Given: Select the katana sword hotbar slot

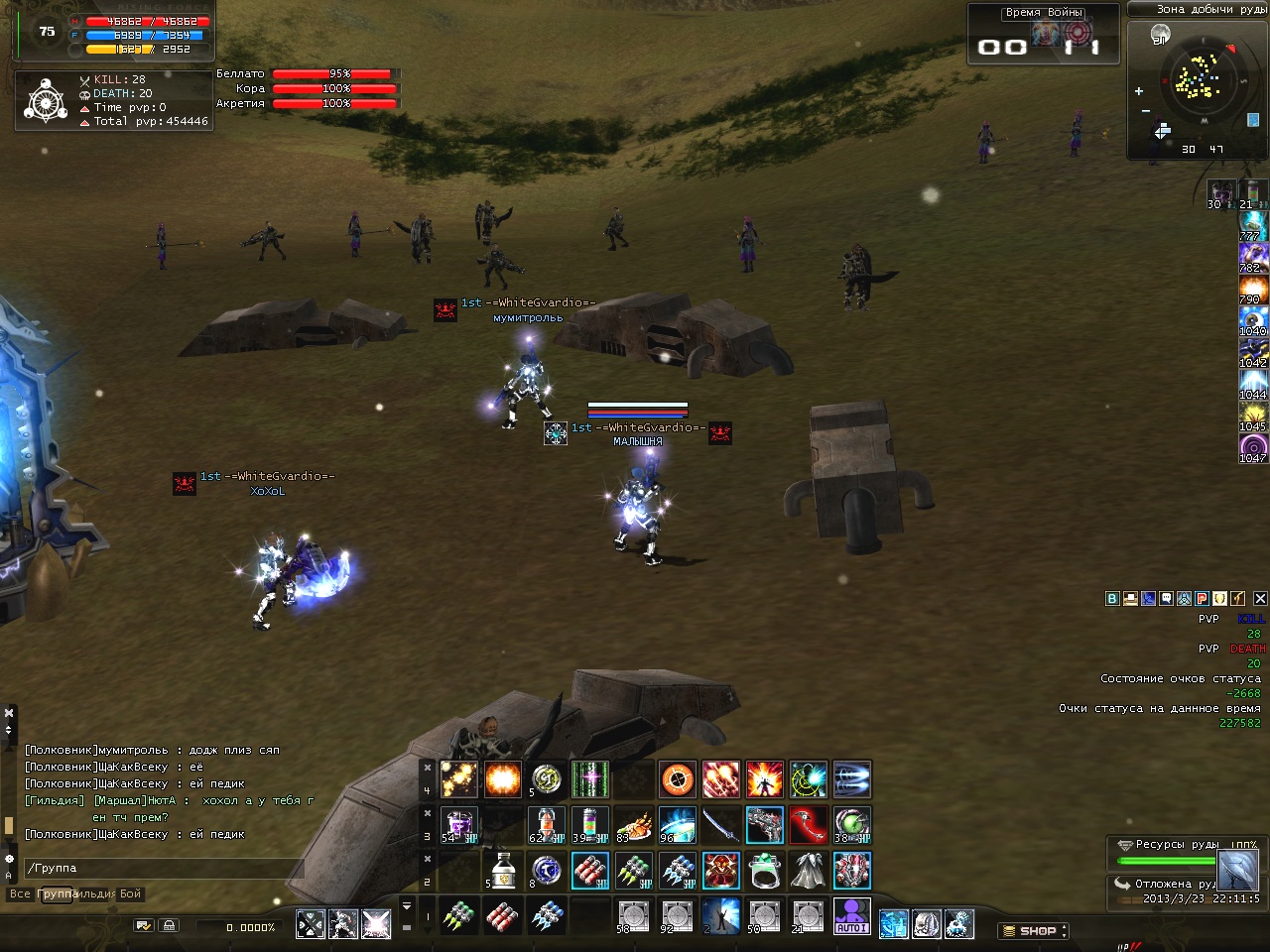Looking at the screenshot, I should pyautogui.click(x=721, y=825).
